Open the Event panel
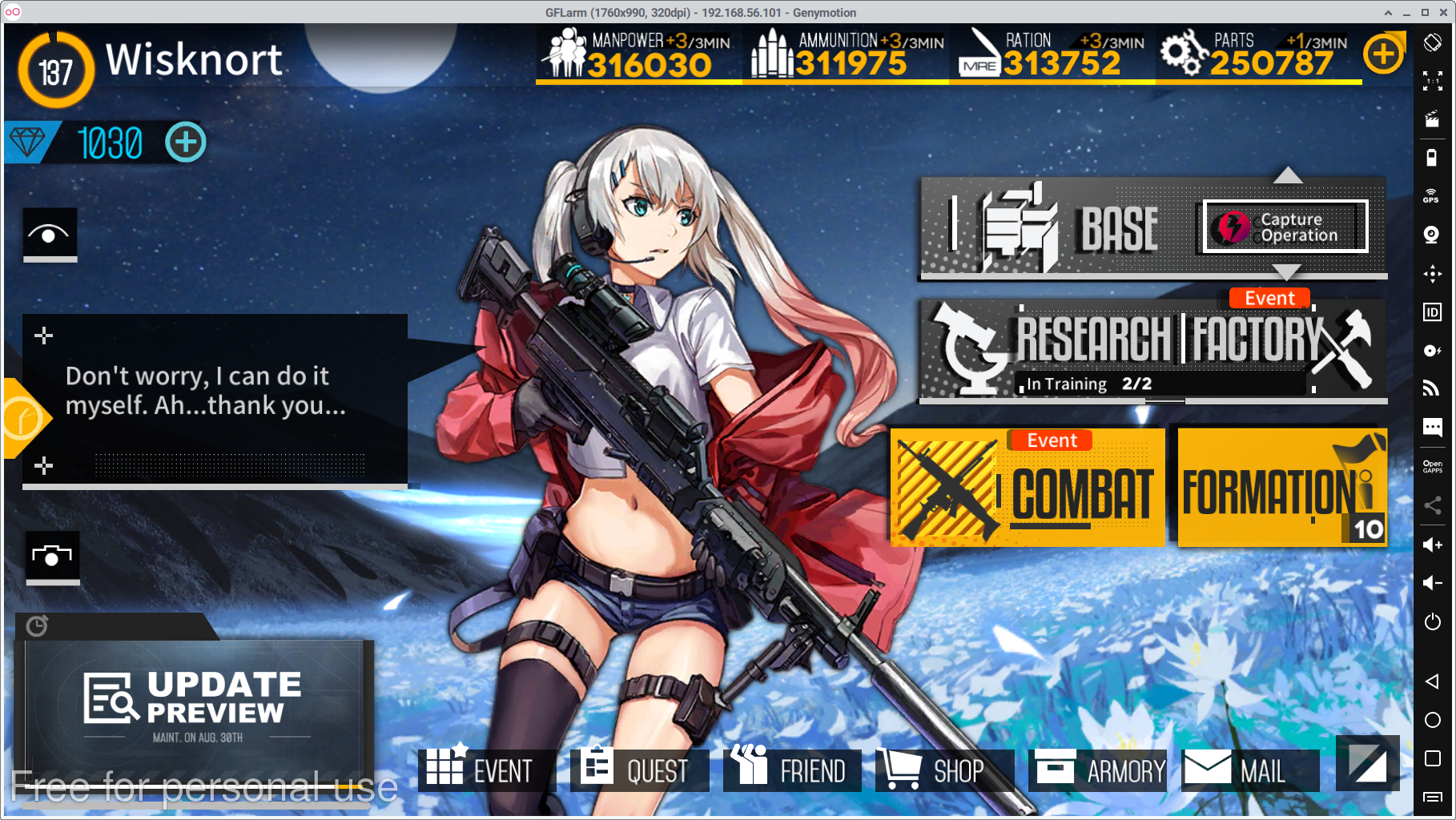Image resolution: width=1456 pixels, height=820 pixels. click(486, 770)
